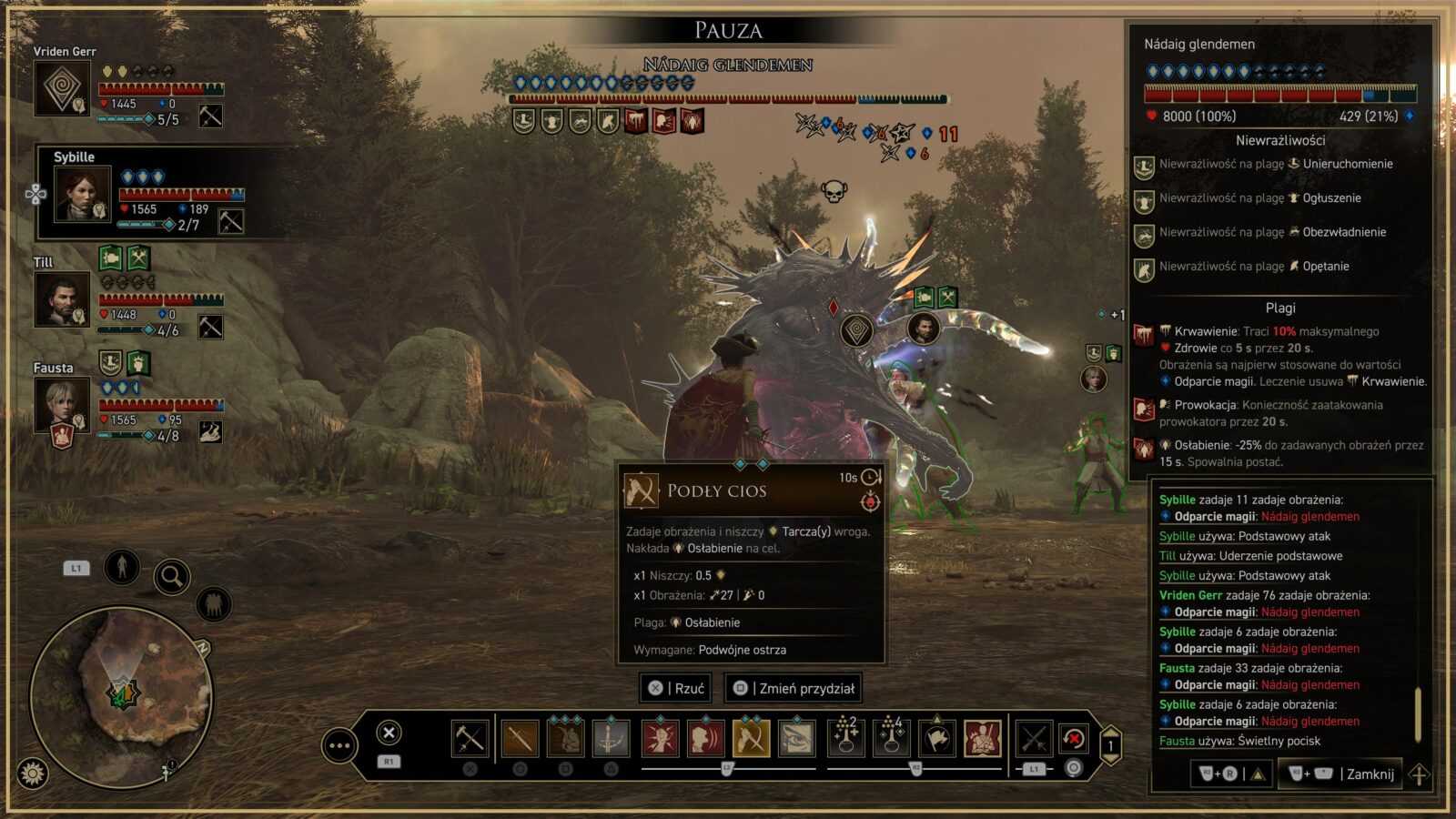Use the potion with count 4

(x=891, y=737)
